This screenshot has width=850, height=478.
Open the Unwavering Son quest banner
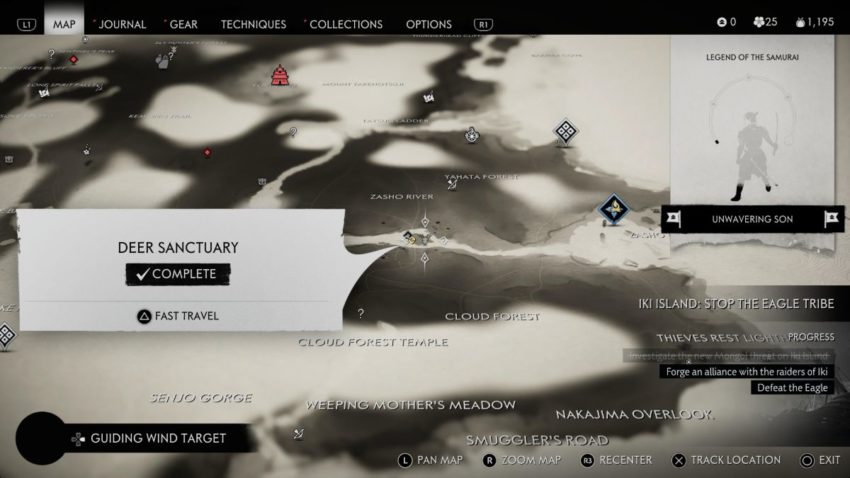(754, 218)
